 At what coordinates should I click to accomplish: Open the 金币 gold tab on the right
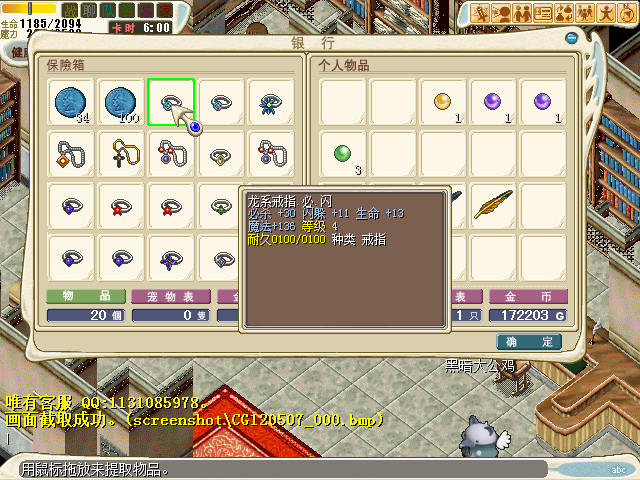tap(531, 297)
